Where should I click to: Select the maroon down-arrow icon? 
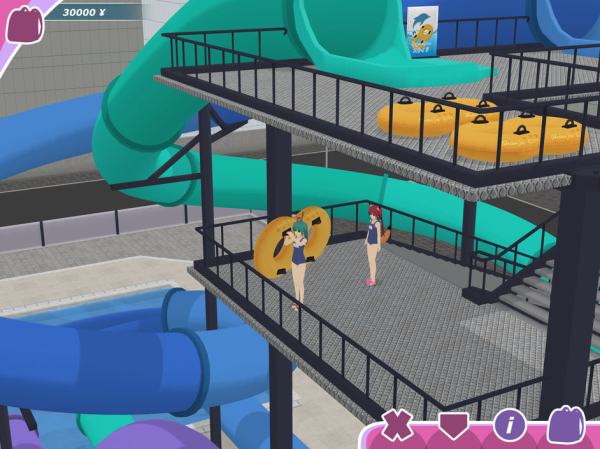click(453, 425)
